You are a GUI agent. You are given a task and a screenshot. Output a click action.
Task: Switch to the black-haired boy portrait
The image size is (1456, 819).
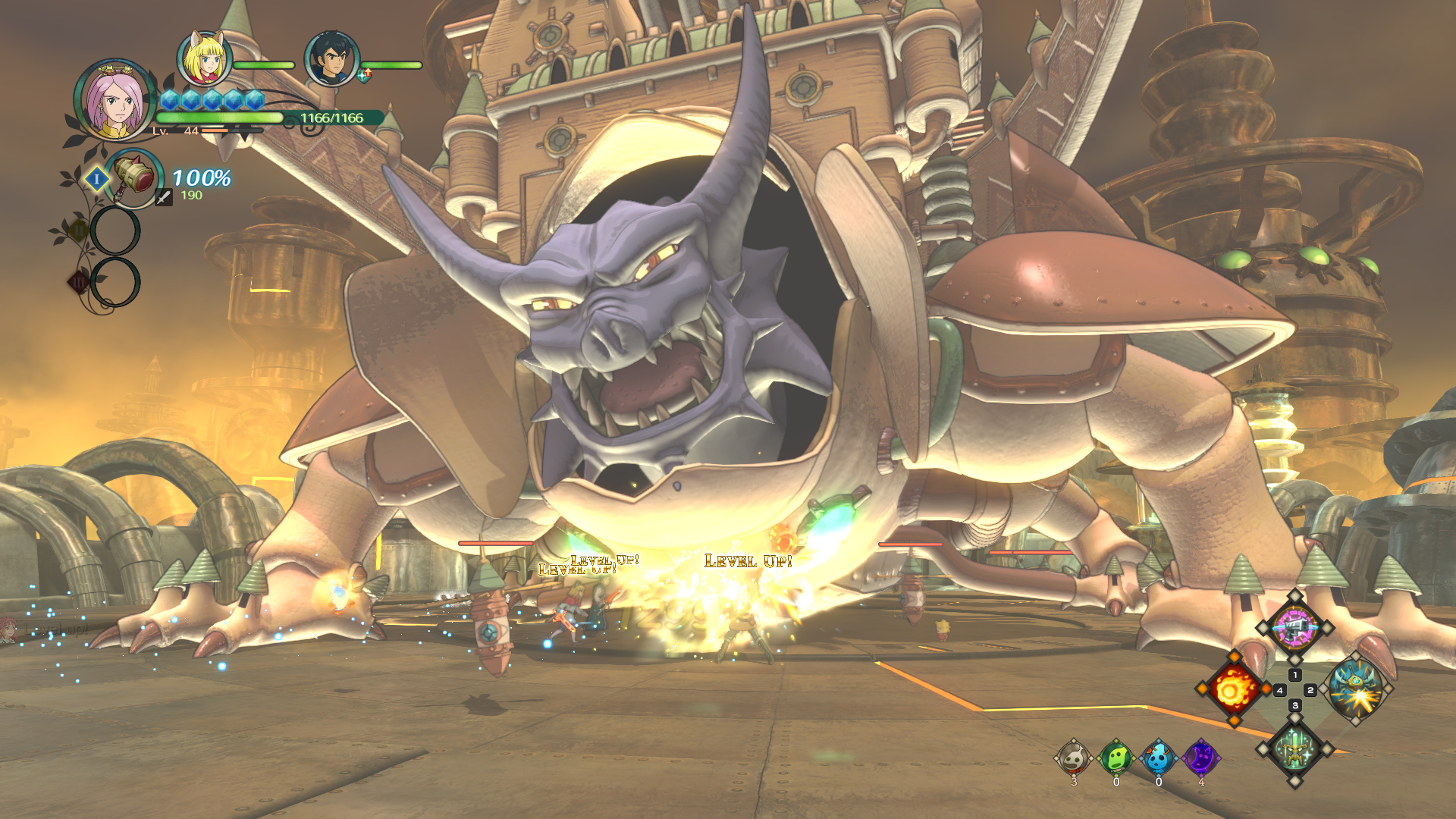pos(331,58)
